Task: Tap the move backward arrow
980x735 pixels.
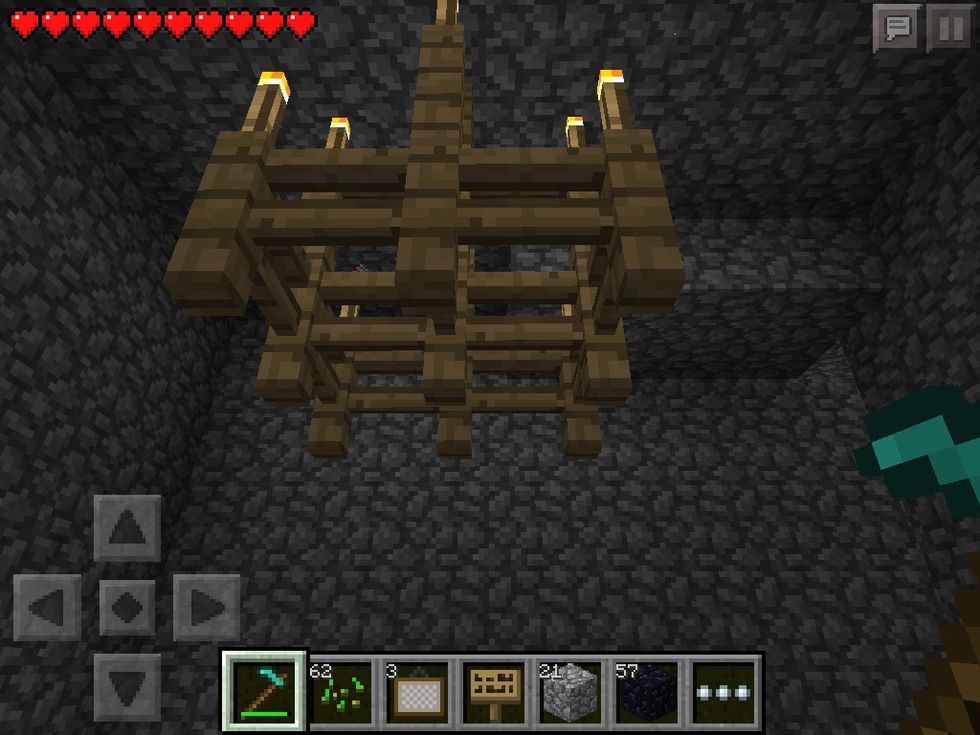Action: [x=127, y=686]
